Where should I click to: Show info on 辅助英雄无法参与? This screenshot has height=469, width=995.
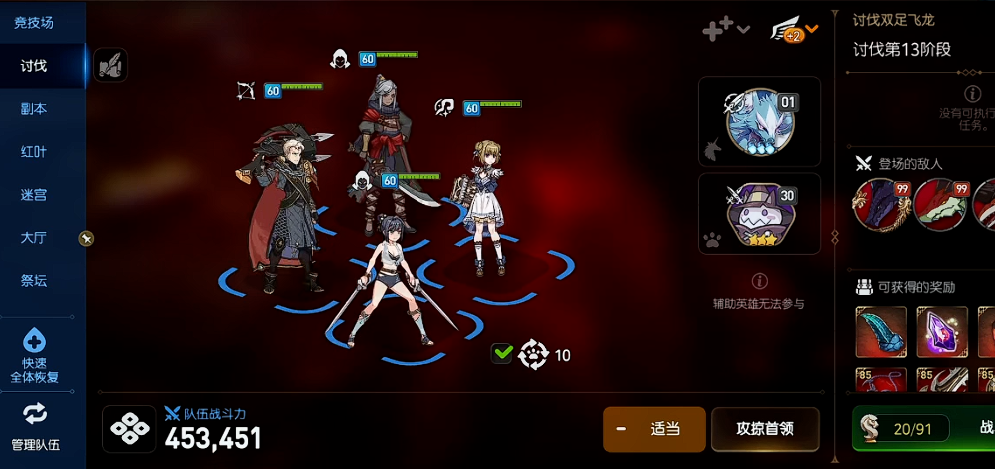(x=758, y=281)
